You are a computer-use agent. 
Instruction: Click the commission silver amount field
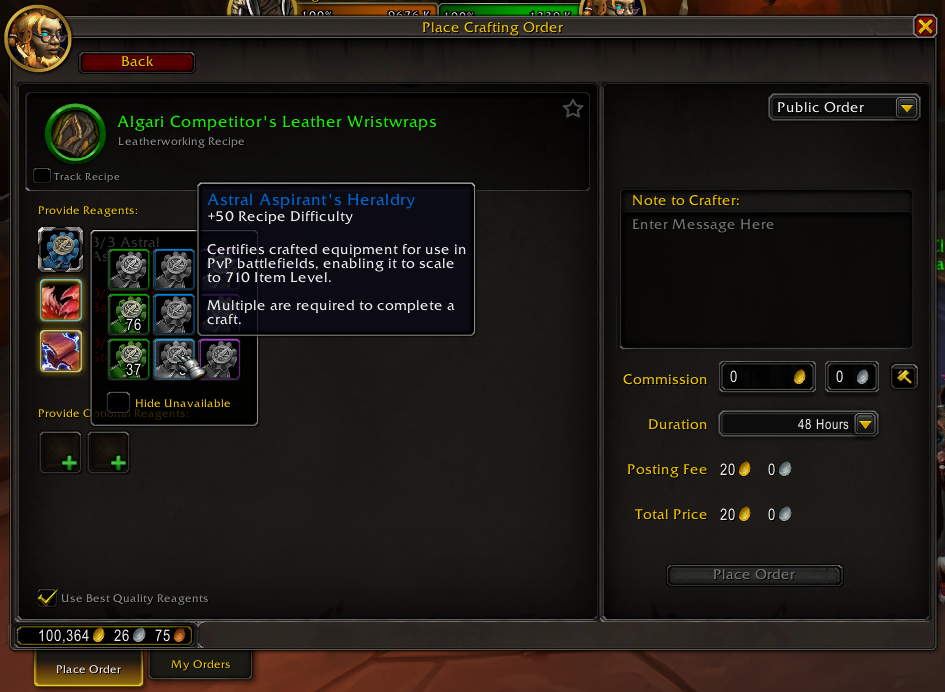[x=852, y=377]
